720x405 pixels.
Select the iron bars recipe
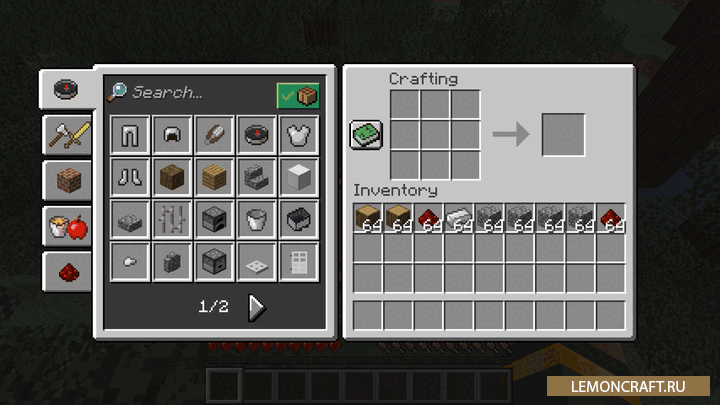tap(172, 219)
